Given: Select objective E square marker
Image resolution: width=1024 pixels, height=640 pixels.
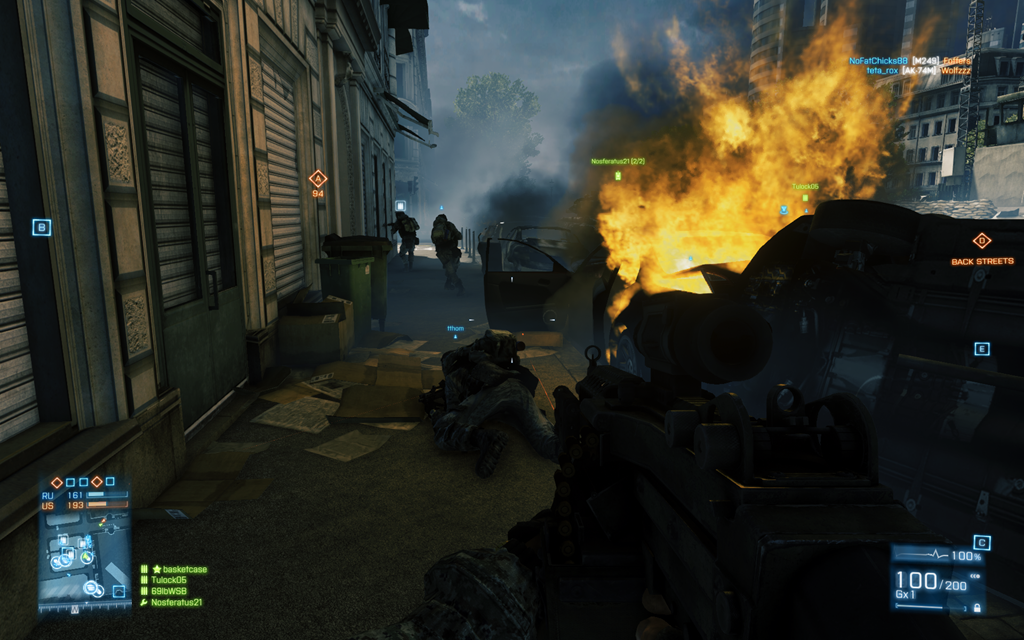Looking at the screenshot, I should (x=982, y=349).
